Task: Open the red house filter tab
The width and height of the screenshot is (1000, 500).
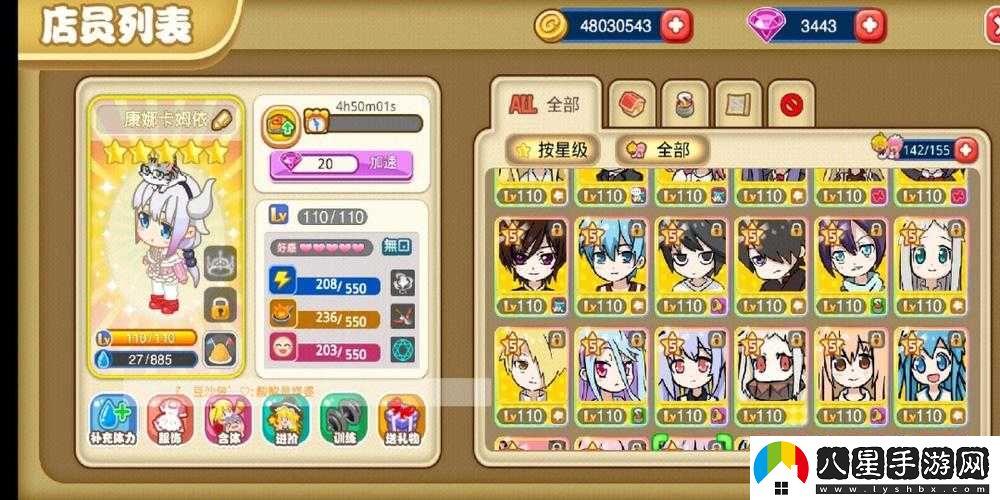Action: tap(632, 103)
